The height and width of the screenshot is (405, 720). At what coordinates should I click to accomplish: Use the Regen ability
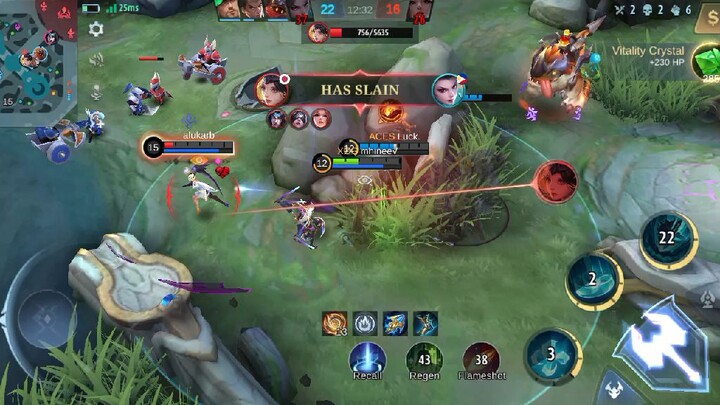424,359
